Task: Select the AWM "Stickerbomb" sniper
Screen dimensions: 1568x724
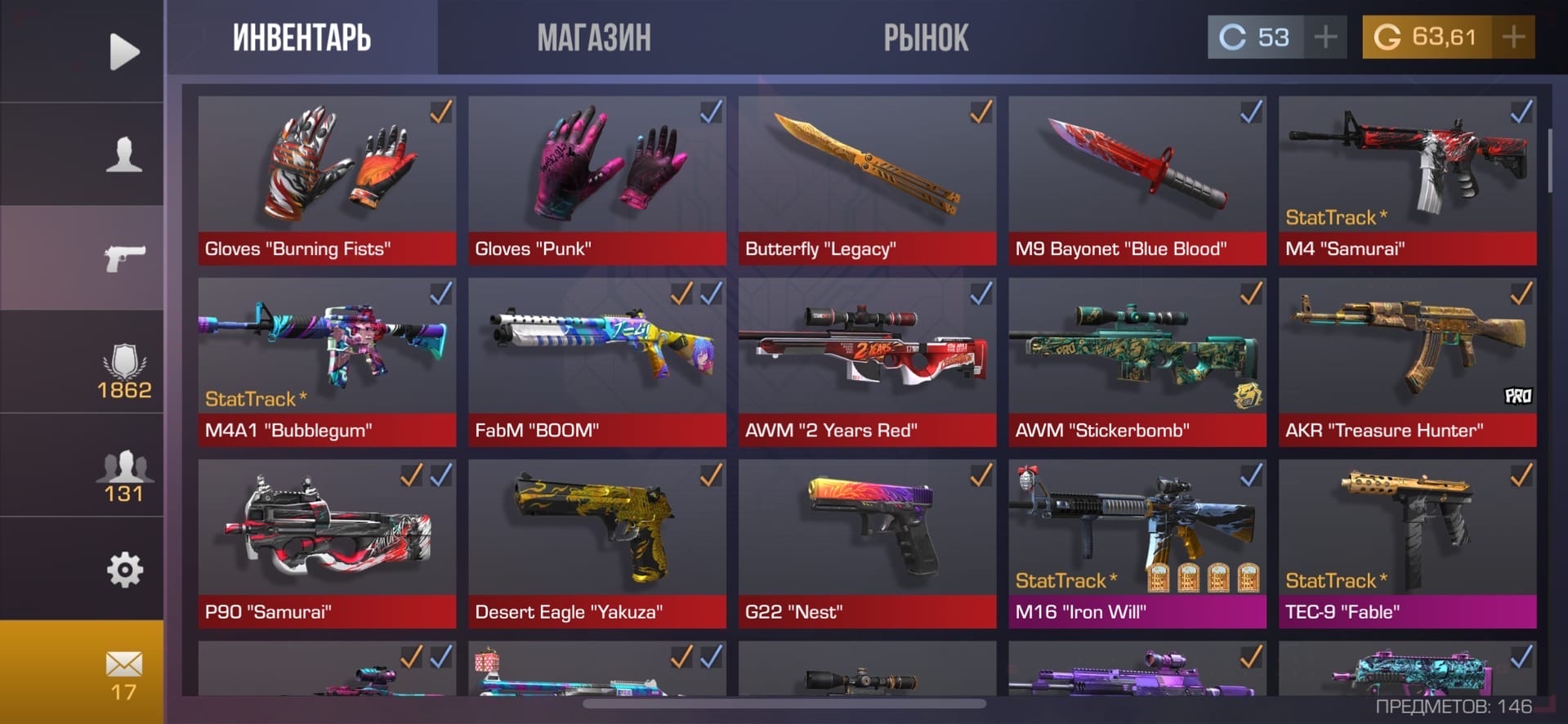Action: click(1137, 361)
